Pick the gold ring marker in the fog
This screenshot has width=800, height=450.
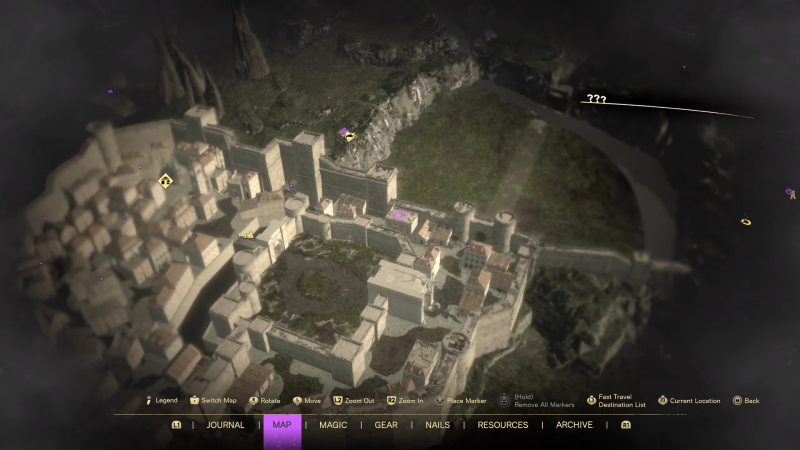(x=746, y=221)
